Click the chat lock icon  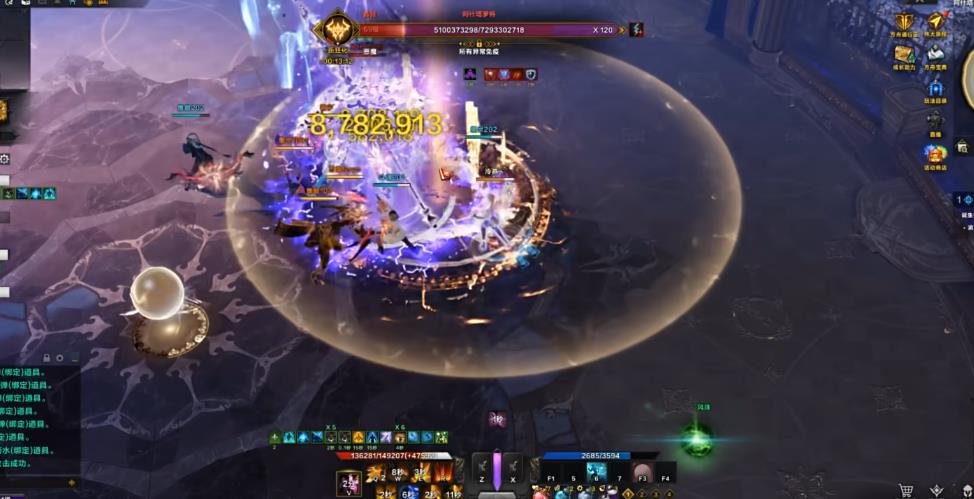46,357
